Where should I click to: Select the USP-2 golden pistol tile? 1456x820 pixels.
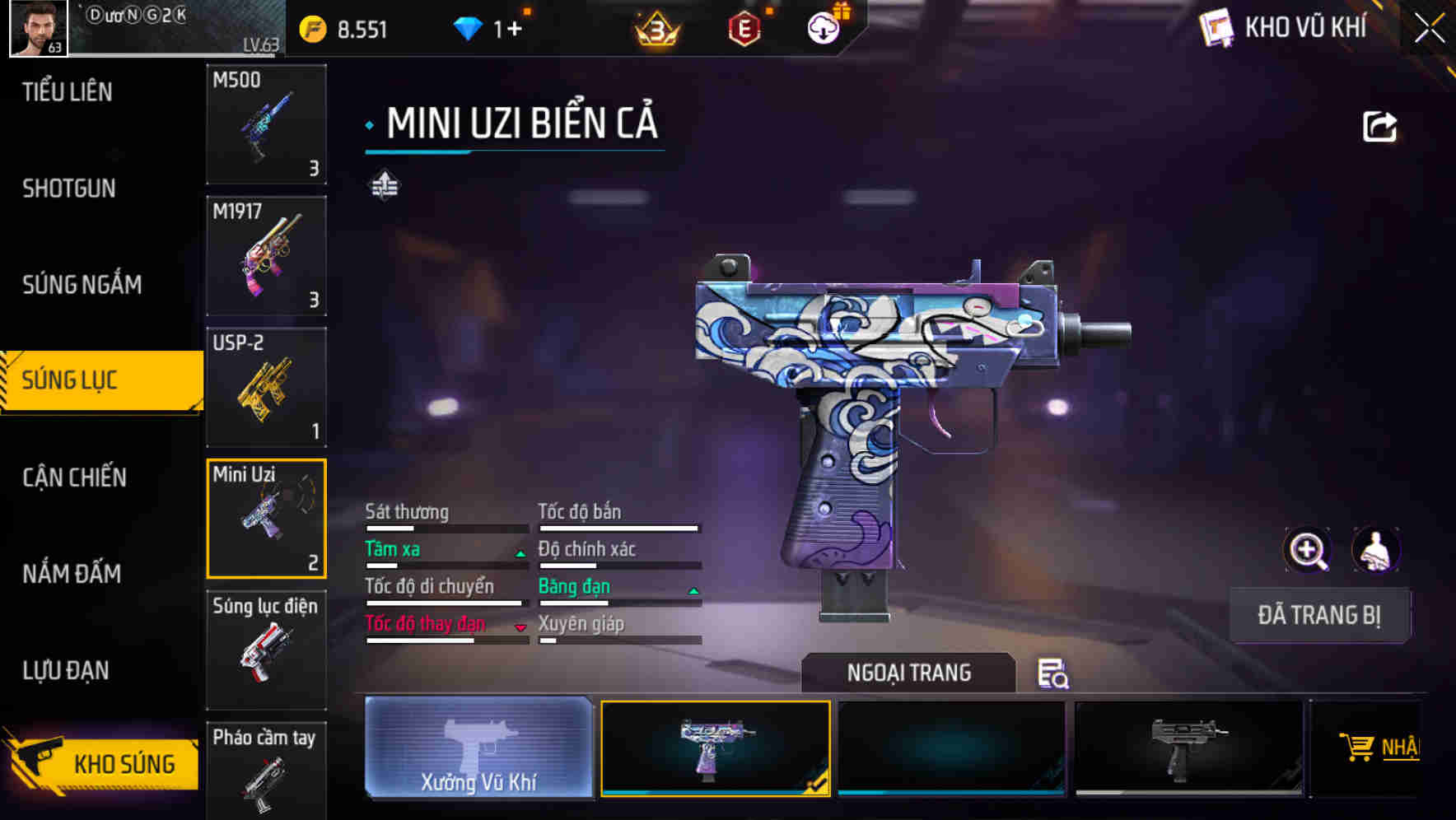coord(266,387)
